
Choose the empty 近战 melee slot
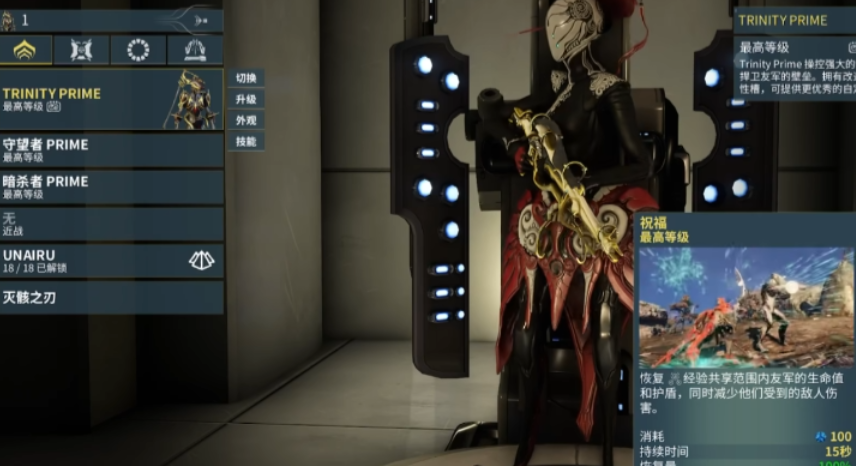pos(110,223)
